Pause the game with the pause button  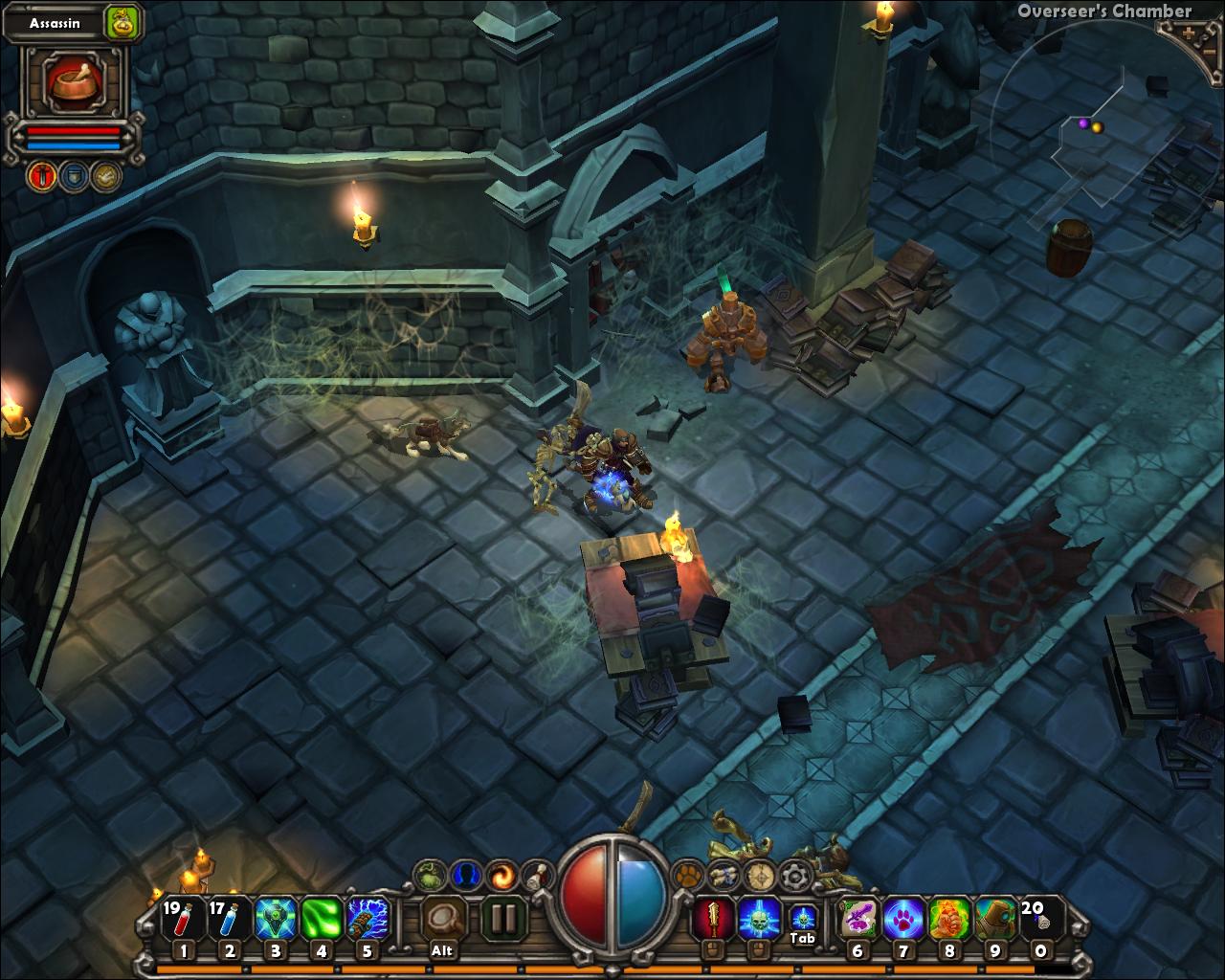click(504, 916)
